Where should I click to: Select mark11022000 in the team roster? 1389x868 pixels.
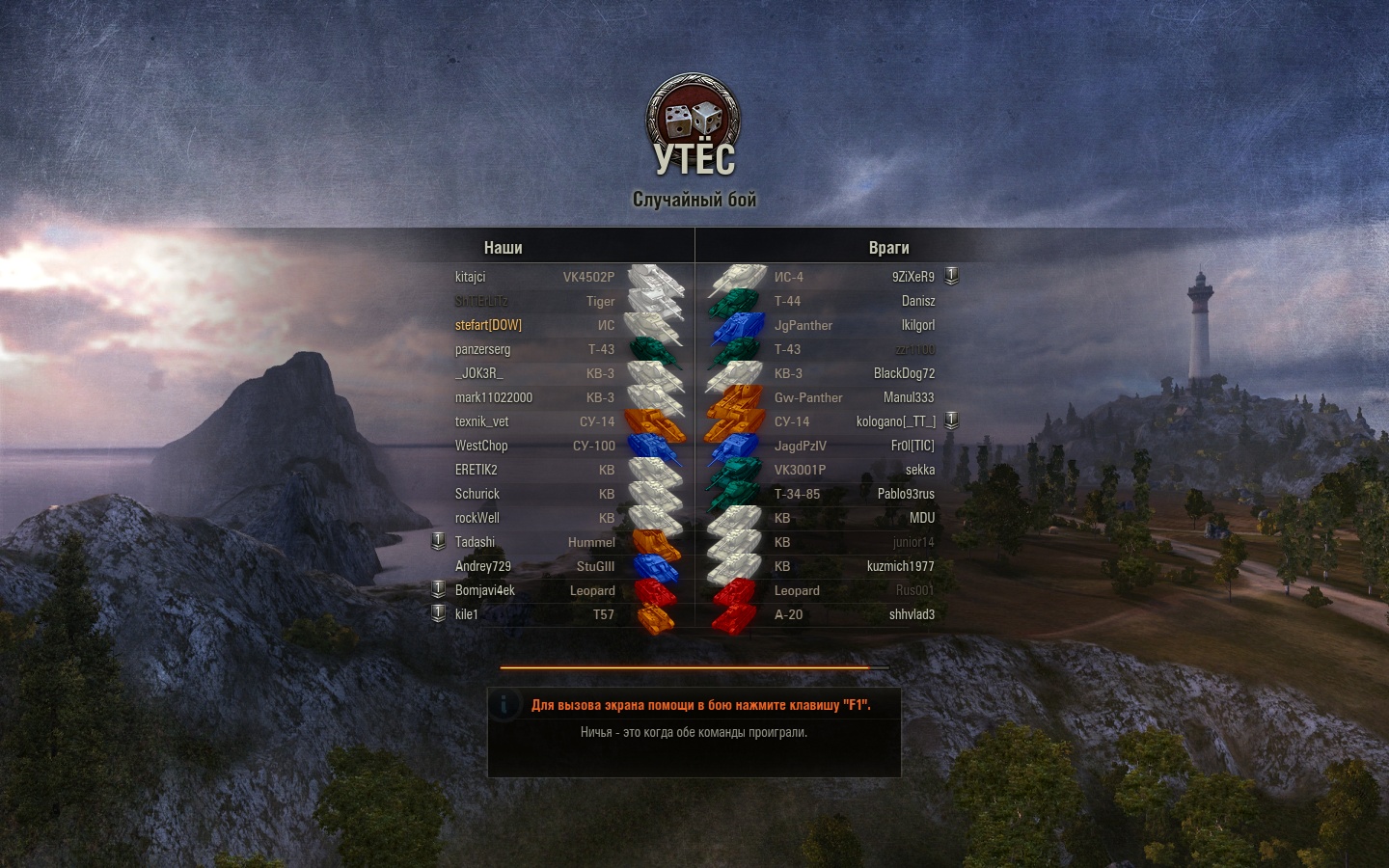pyautogui.click(x=494, y=397)
